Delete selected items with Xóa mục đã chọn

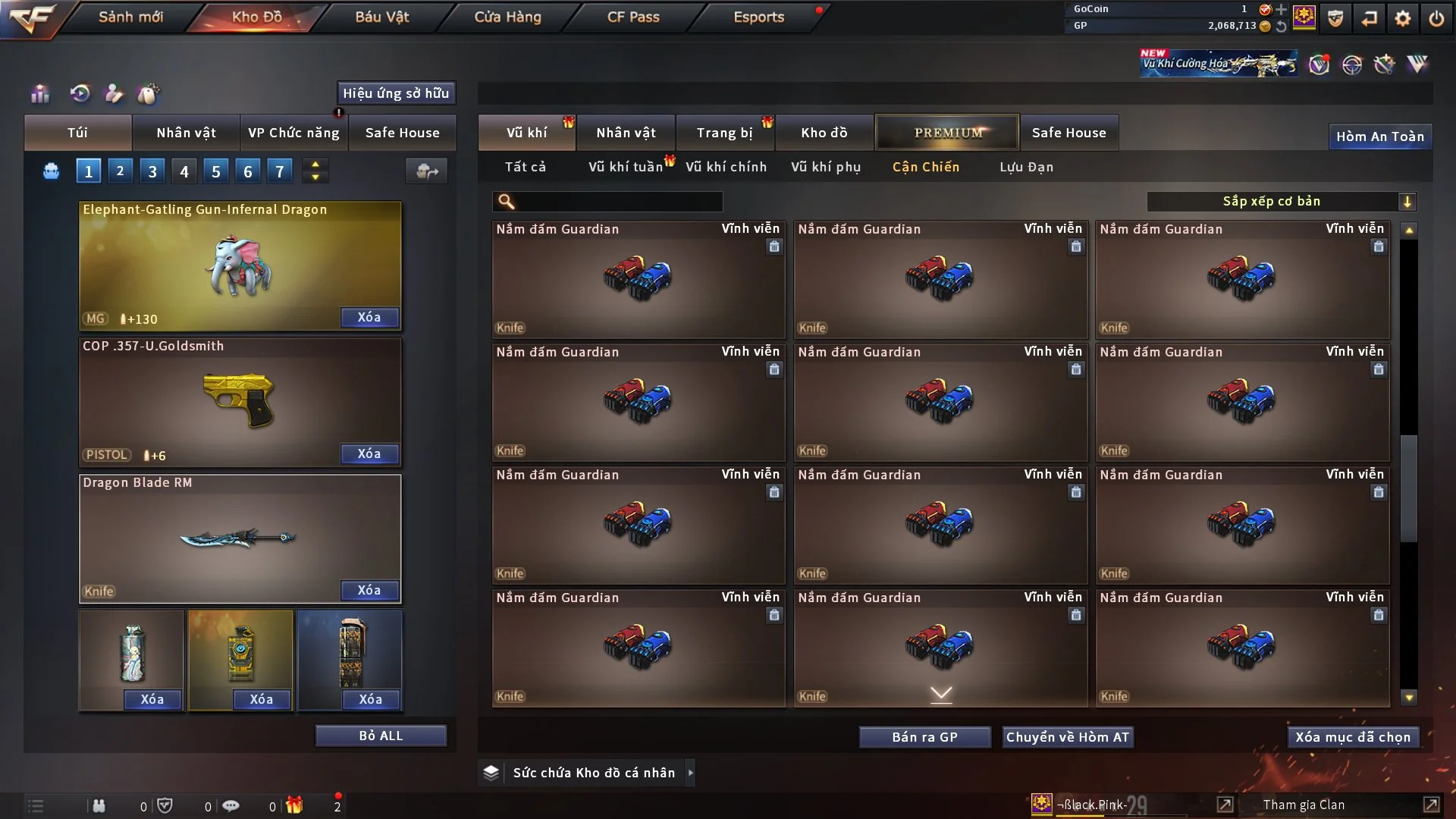[1353, 737]
